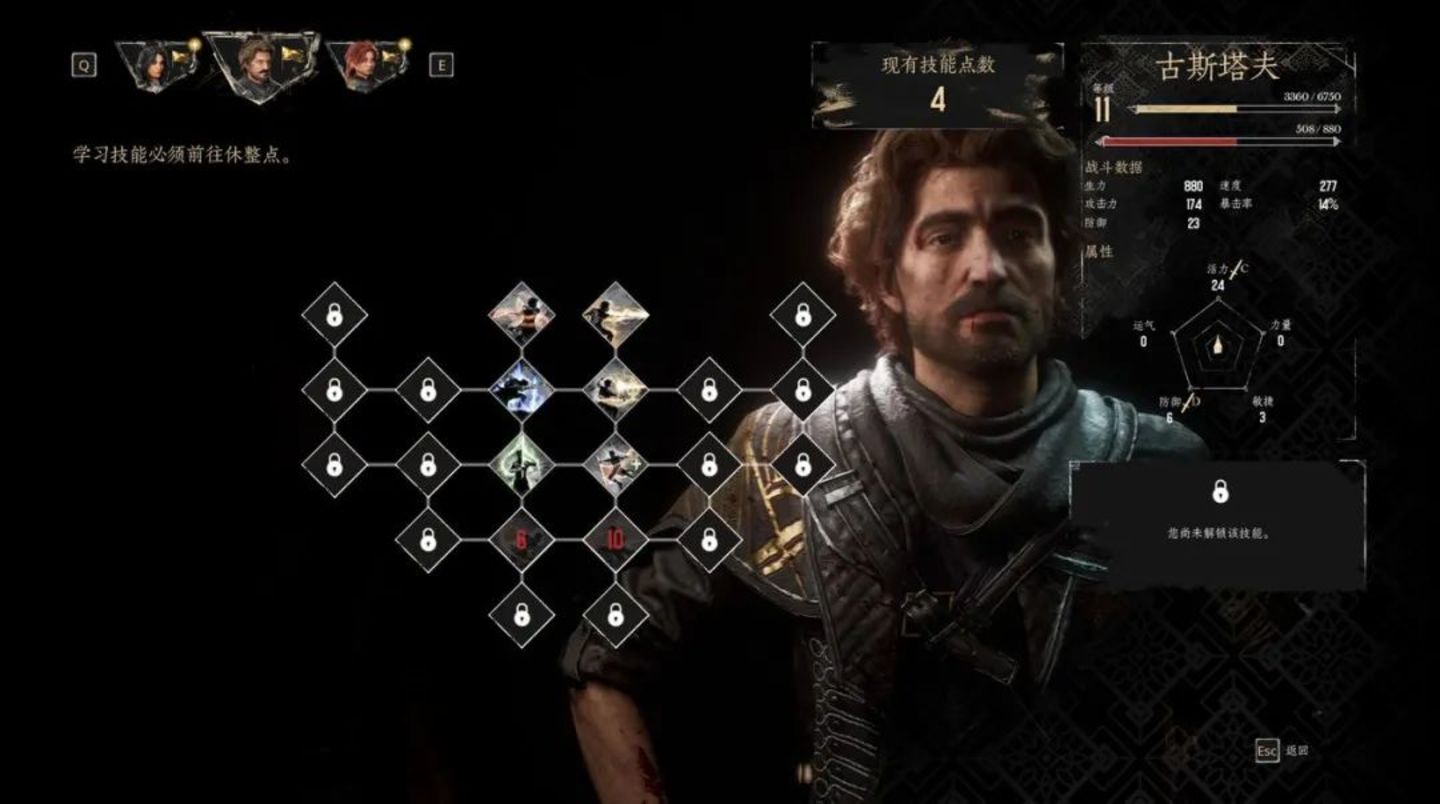The image size is (1440, 804).
Task: Select the blue lightning skill node
Action: point(521,389)
